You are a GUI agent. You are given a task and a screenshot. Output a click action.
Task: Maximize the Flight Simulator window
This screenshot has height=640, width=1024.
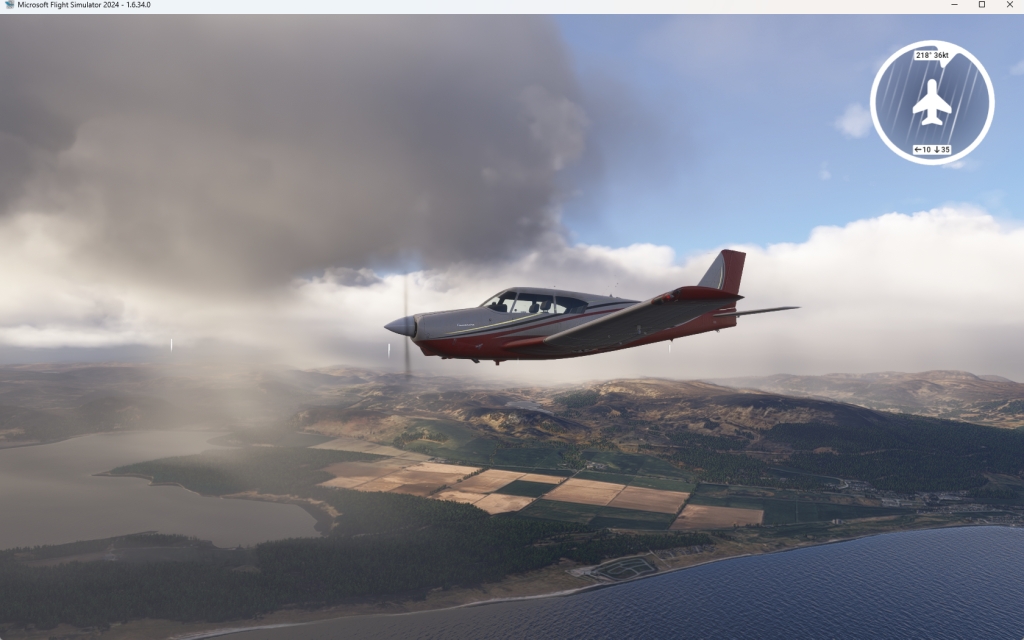[x=981, y=5]
